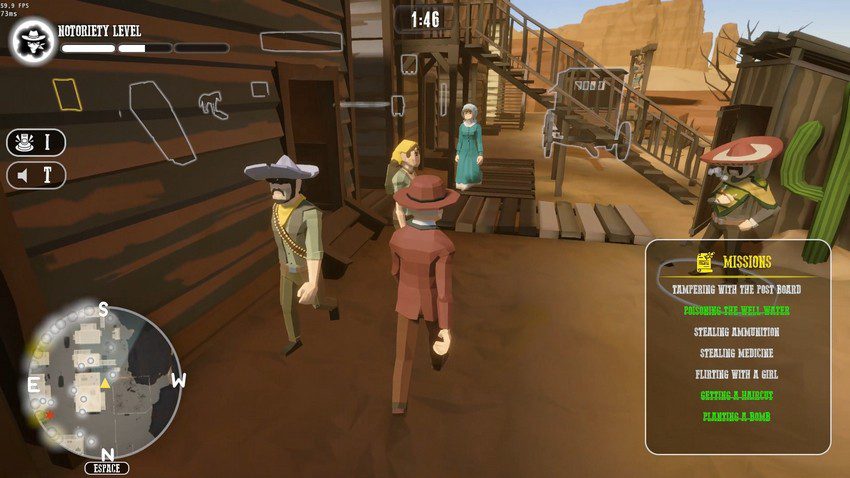Select the Stealing Ammunition mission
The width and height of the screenshot is (850, 478).
point(736,332)
